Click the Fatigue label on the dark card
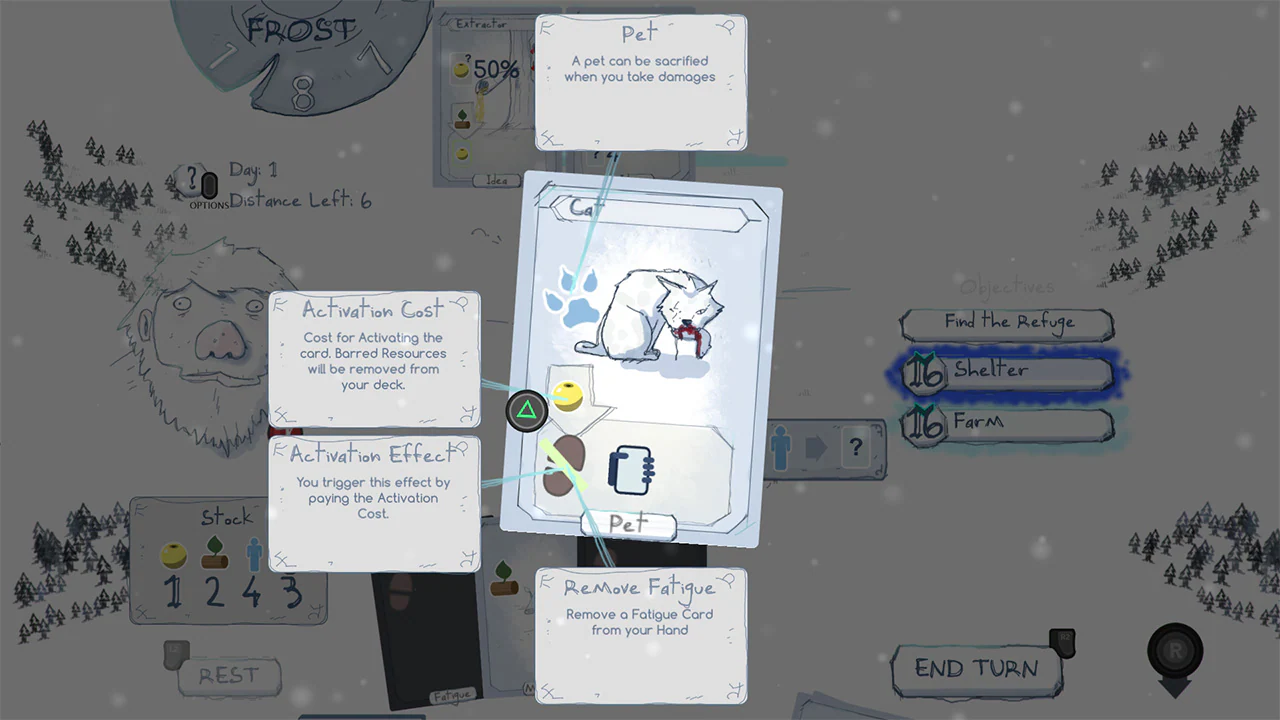1280x720 pixels. (452, 695)
